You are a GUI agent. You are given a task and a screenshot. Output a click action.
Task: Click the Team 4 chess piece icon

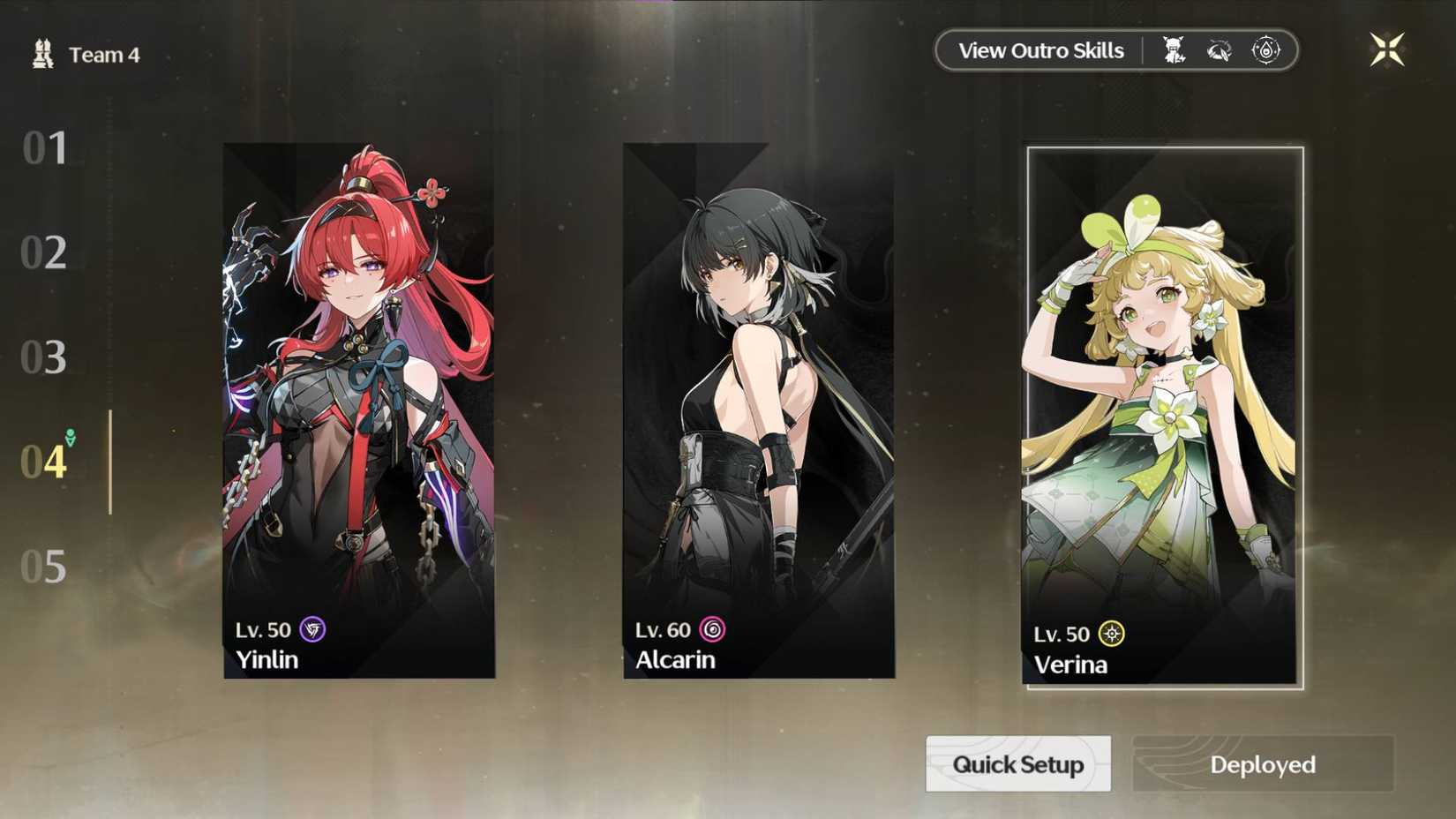tap(46, 53)
